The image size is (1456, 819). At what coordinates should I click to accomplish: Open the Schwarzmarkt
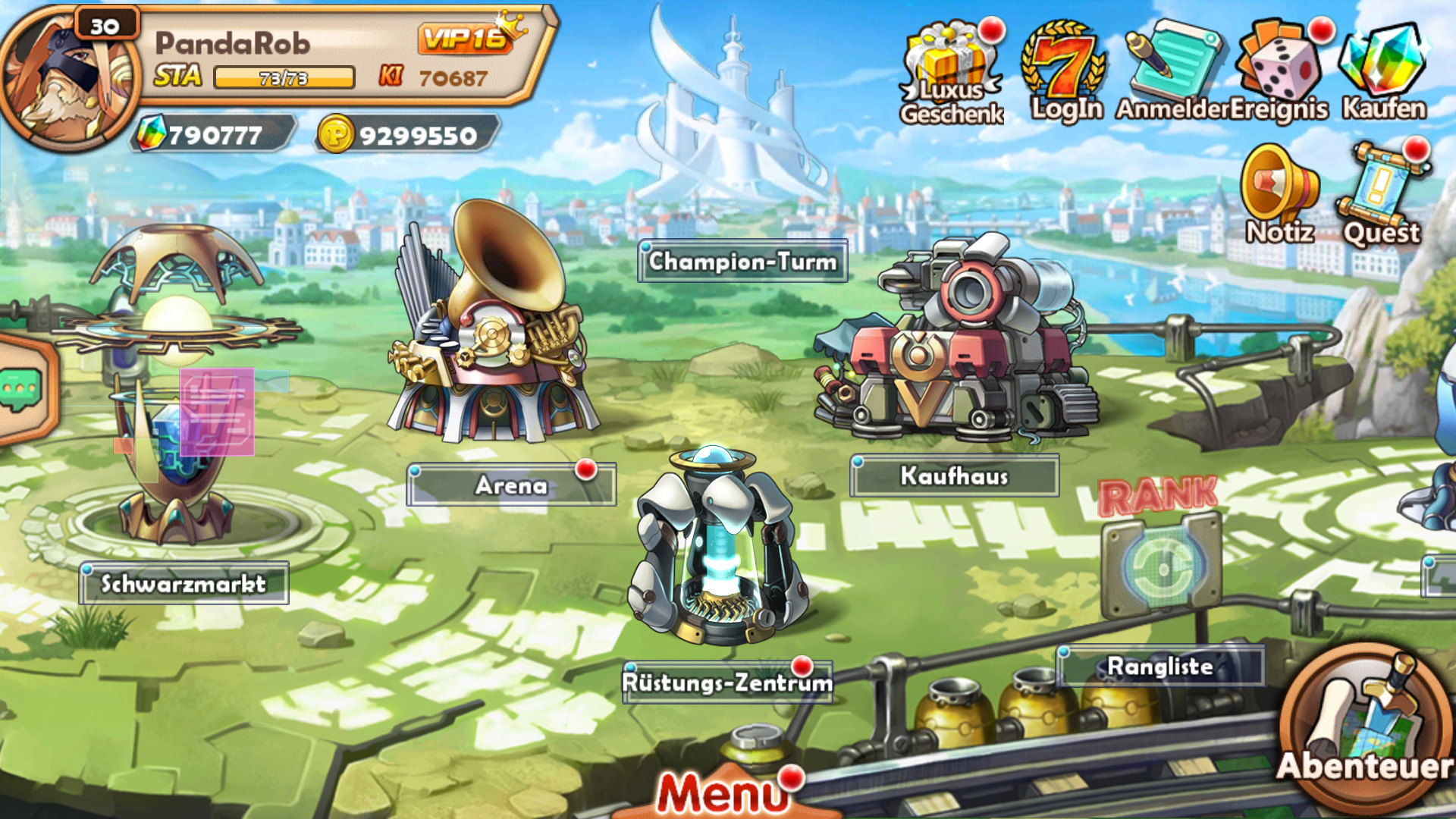(x=184, y=583)
